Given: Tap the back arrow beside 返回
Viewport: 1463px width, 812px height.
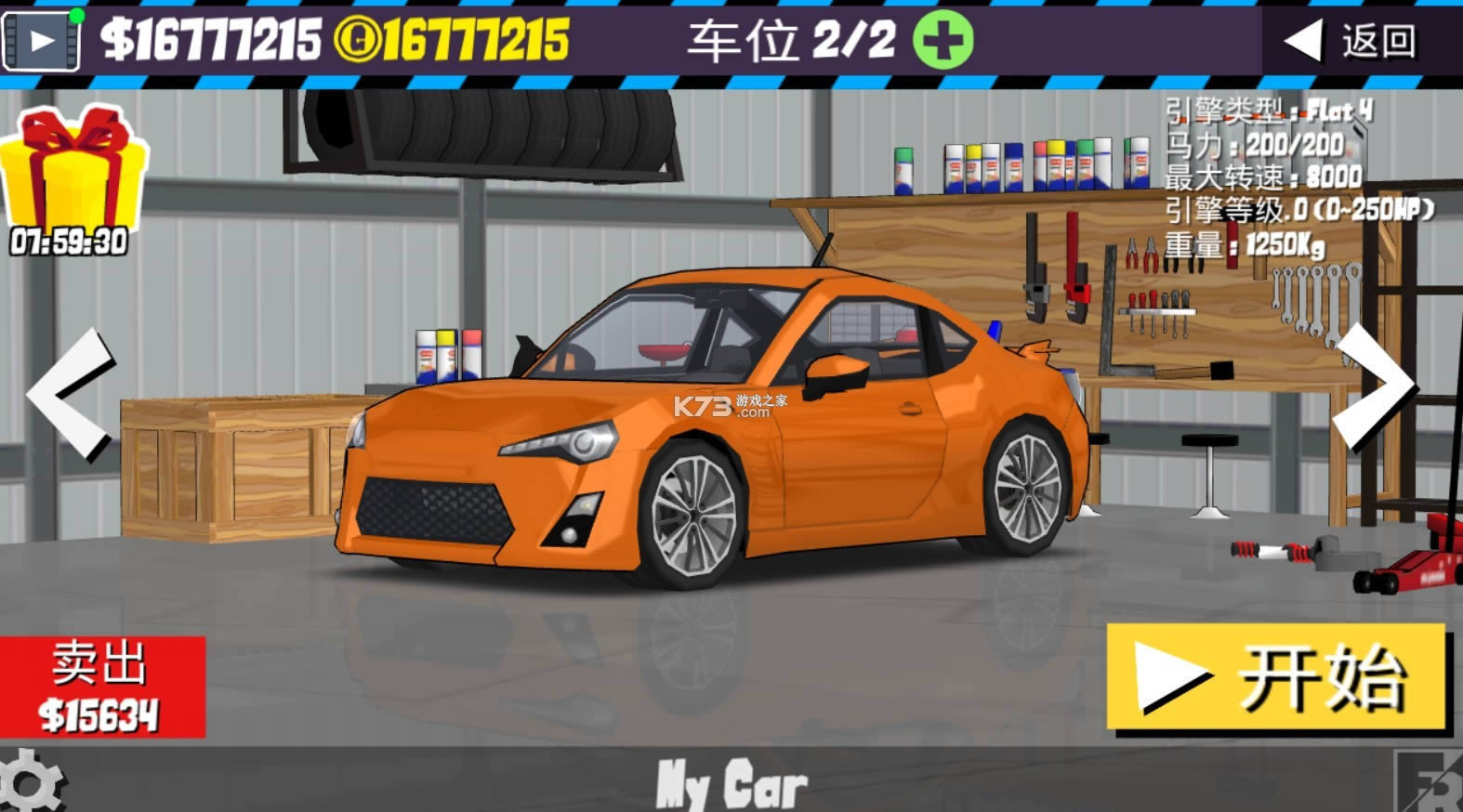Looking at the screenshot, I should (1305, 39).
